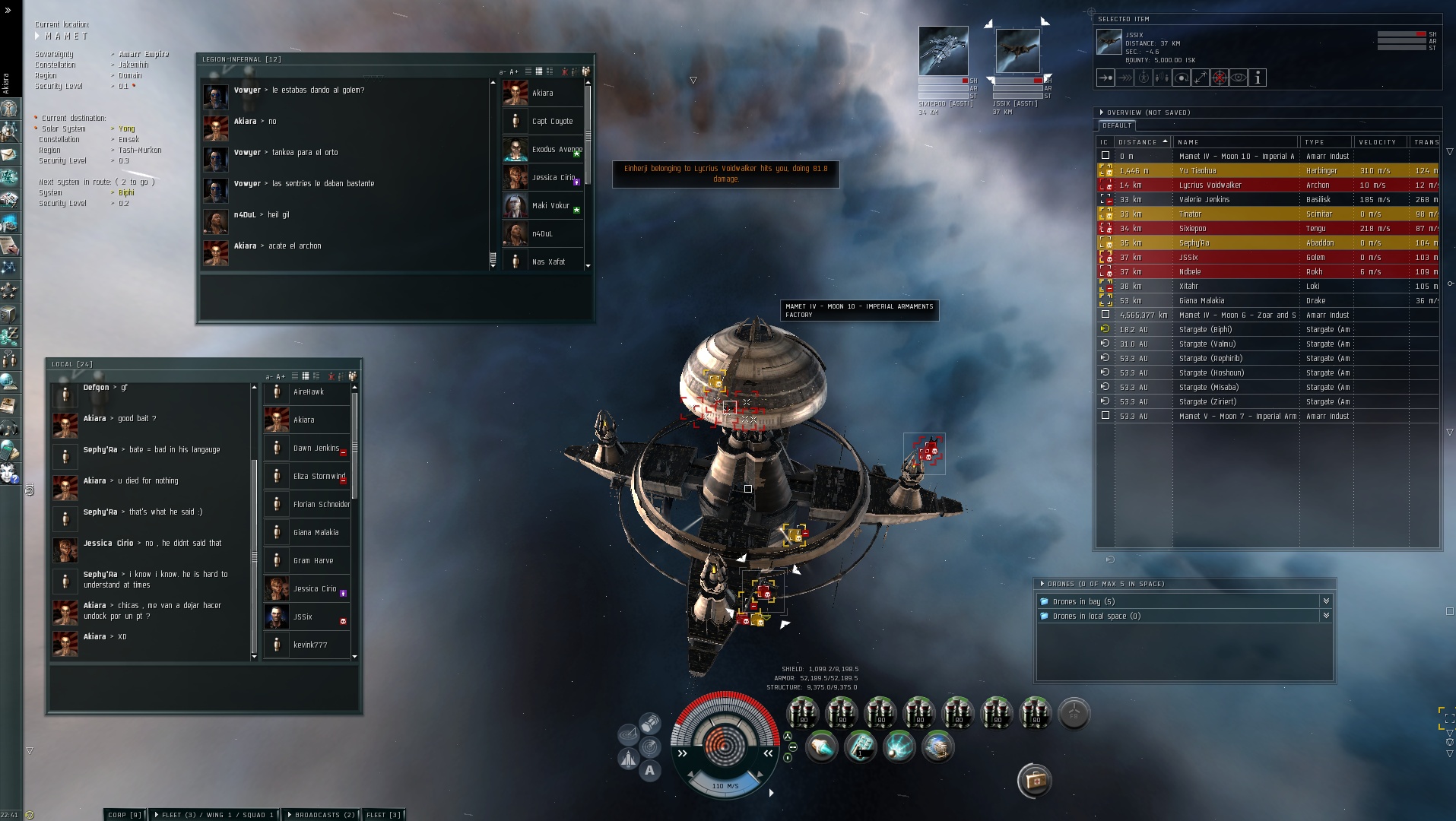Image resolution: width=1456 pixels, height=821 pixels.
Task: Open the Corp chat channel tab
Action: [125, 815]
